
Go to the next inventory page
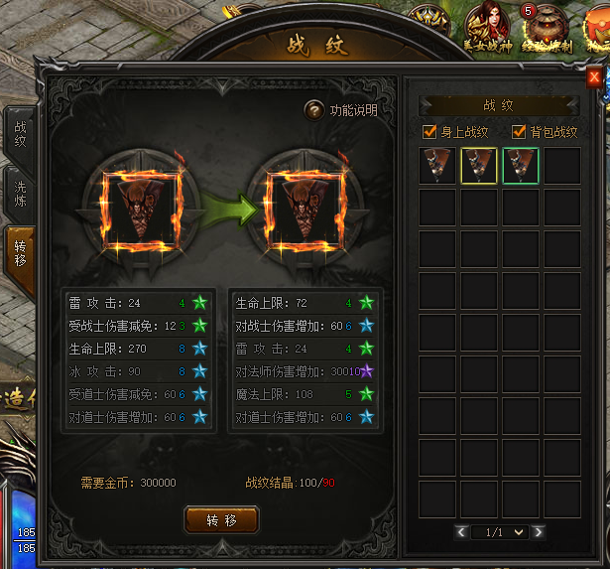coord(538,532)
